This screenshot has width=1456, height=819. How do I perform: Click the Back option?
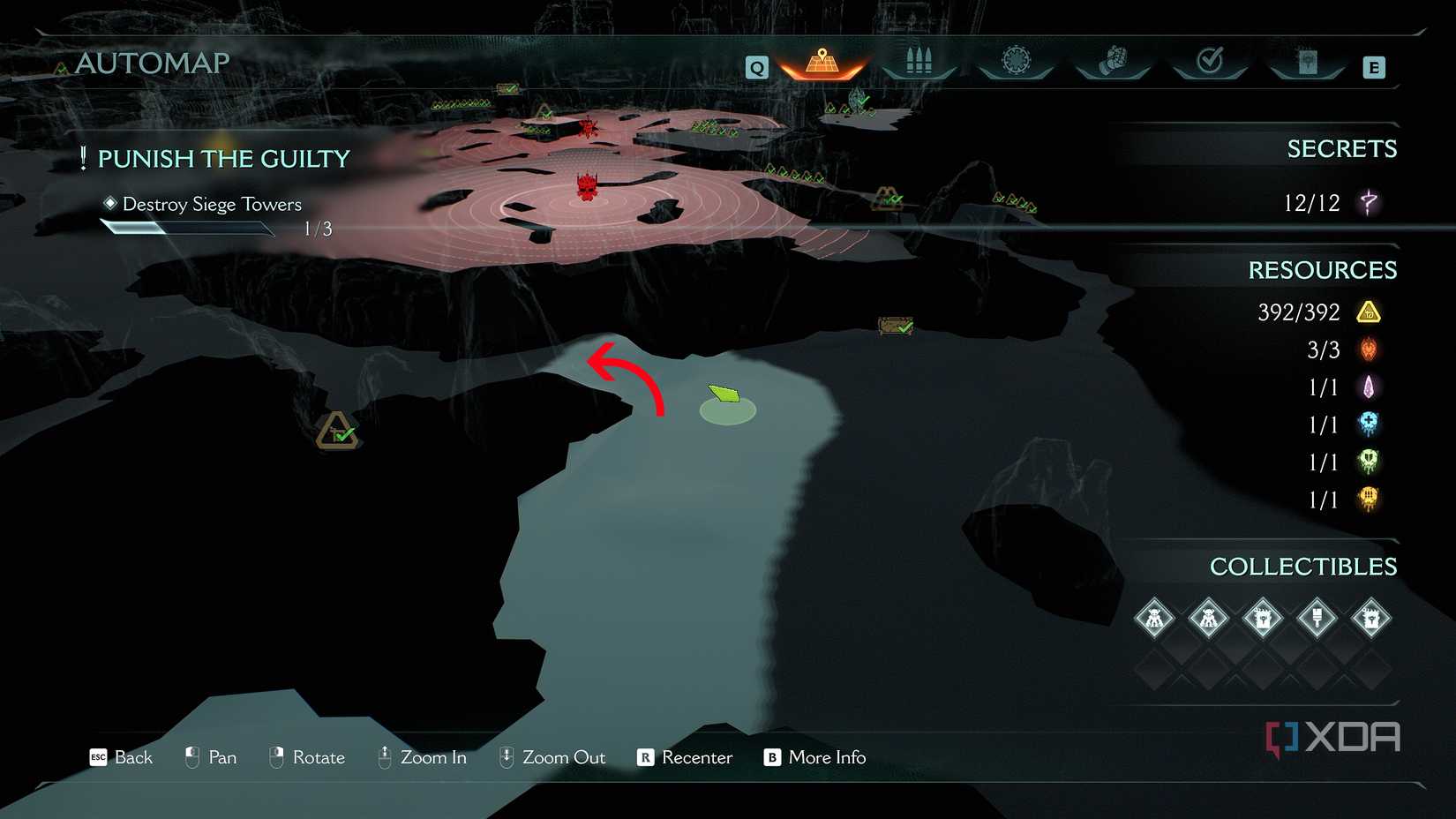point(122,757)
